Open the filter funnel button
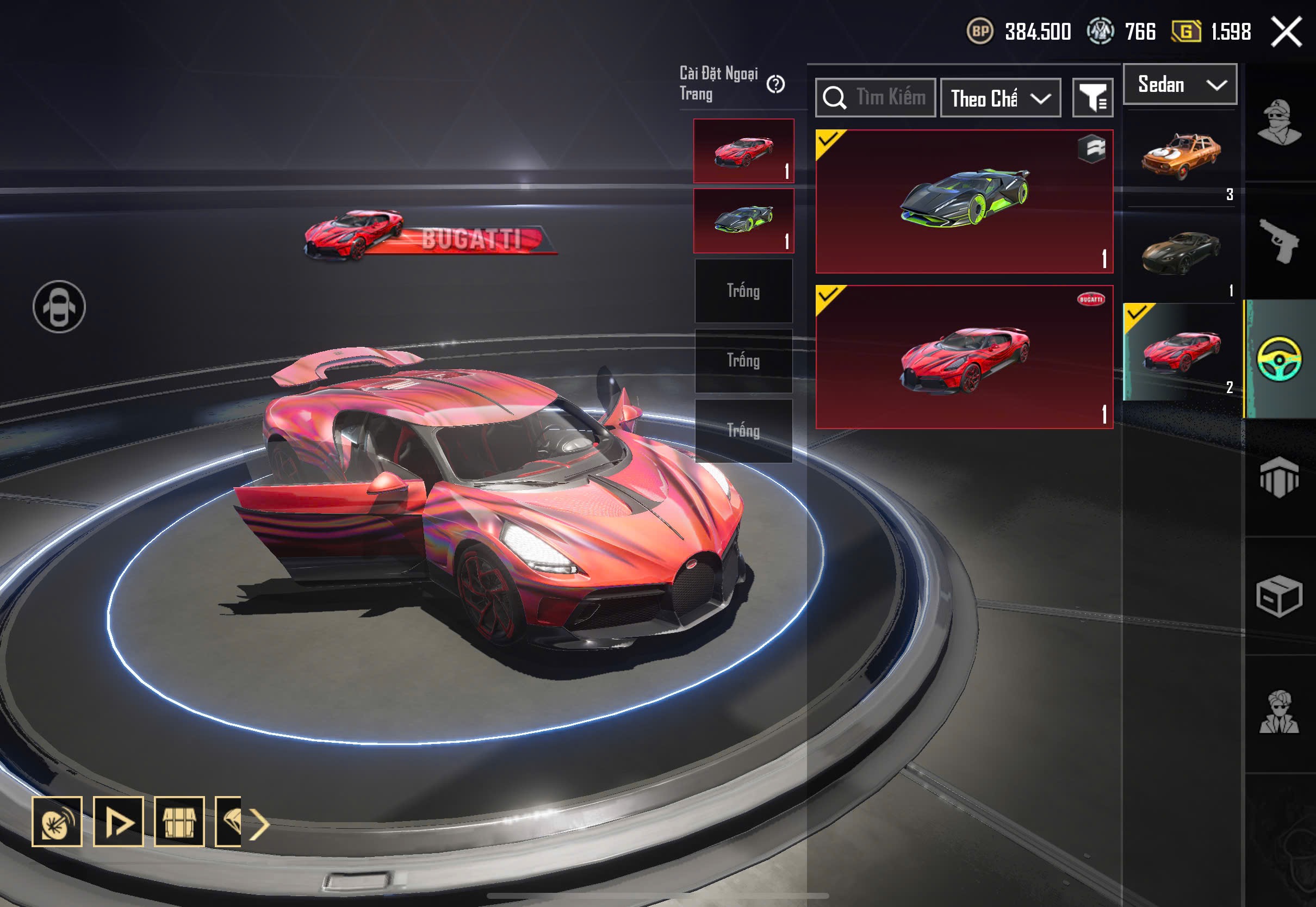This screenshot has height=907, width=1316. point(1092,98)
